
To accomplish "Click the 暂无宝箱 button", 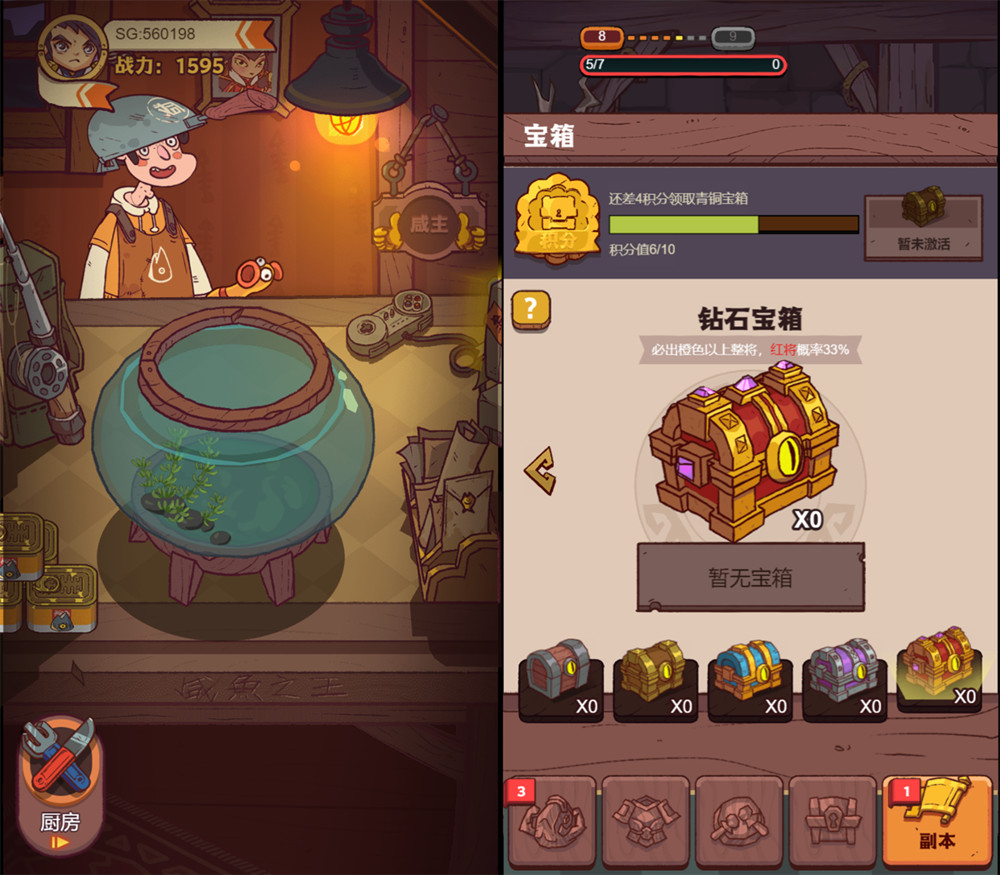I will click(x=750, y=577).
